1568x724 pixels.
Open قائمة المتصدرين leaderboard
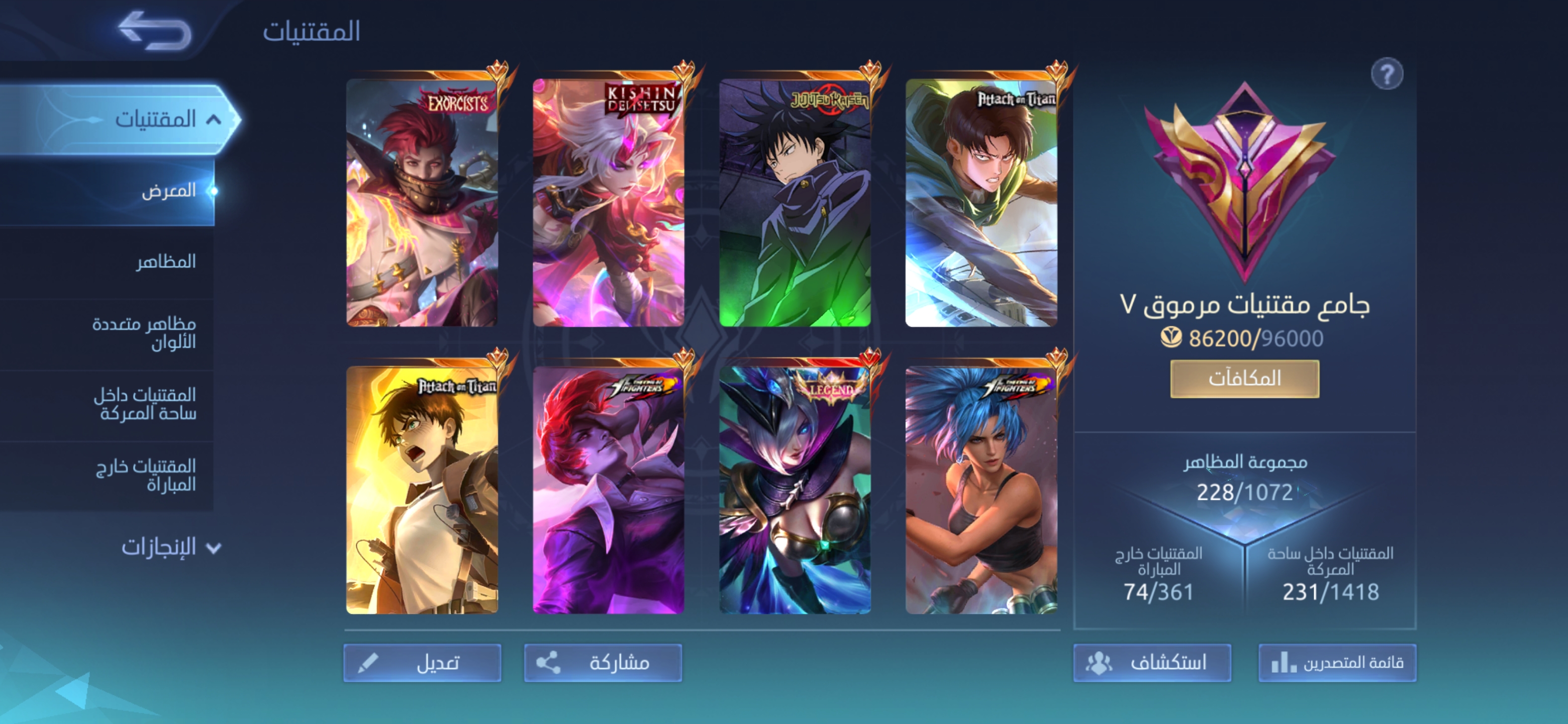pyautogui.click(x=1337, y=663)
